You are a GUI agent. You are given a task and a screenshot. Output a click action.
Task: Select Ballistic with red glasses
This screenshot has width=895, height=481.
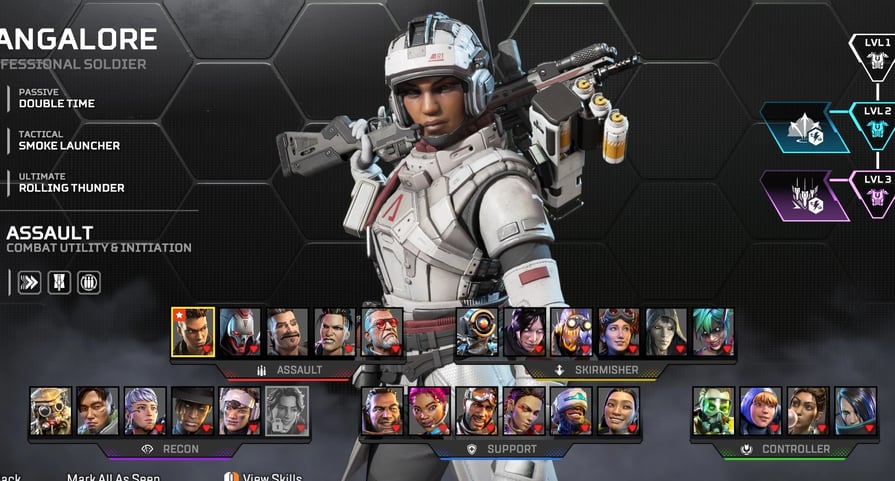[x=382, y=332]
